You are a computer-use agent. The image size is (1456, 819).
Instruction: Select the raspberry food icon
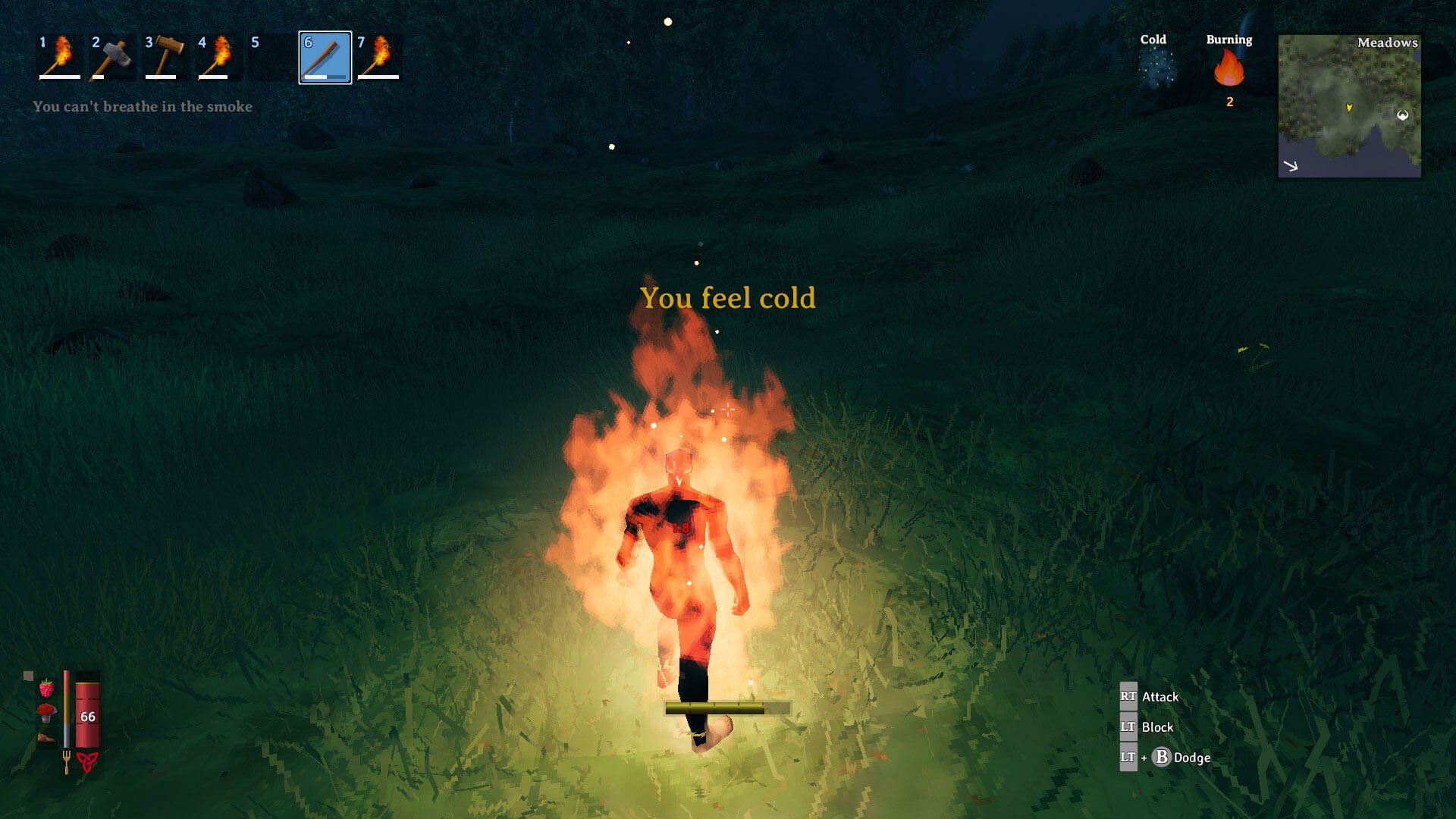click(x=47, y=688)
